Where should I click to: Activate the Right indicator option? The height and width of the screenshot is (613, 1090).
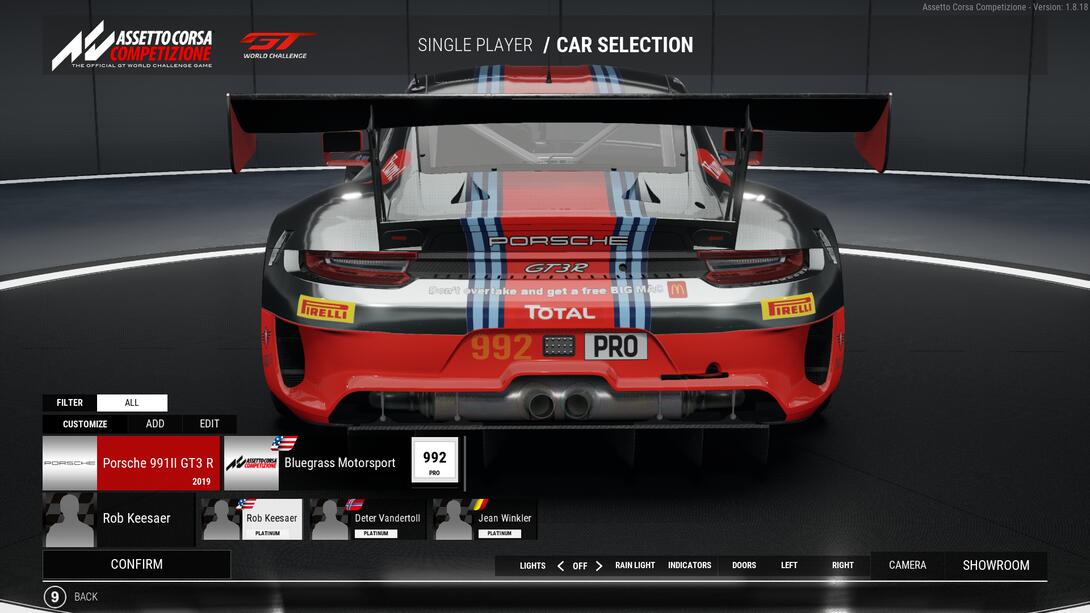(843, 566)
